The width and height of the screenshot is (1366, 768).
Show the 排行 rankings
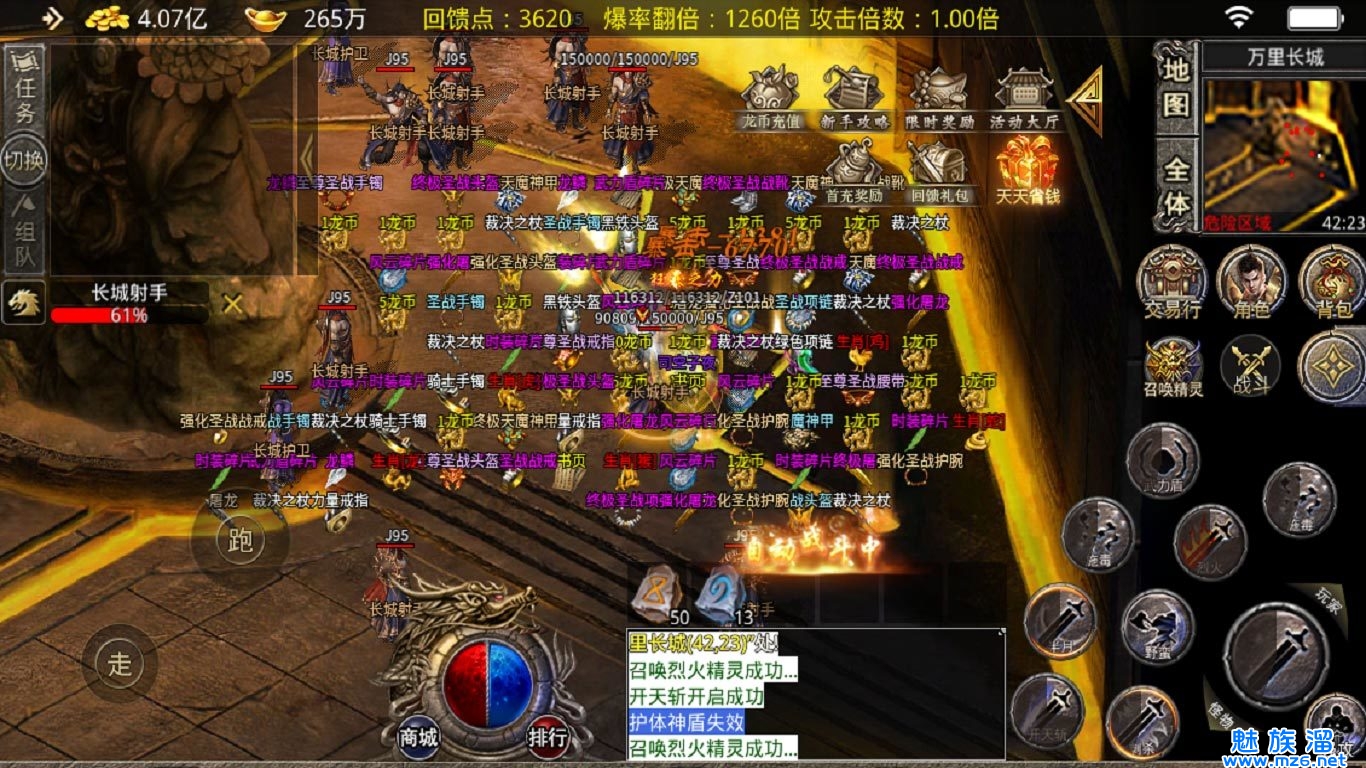548,738
